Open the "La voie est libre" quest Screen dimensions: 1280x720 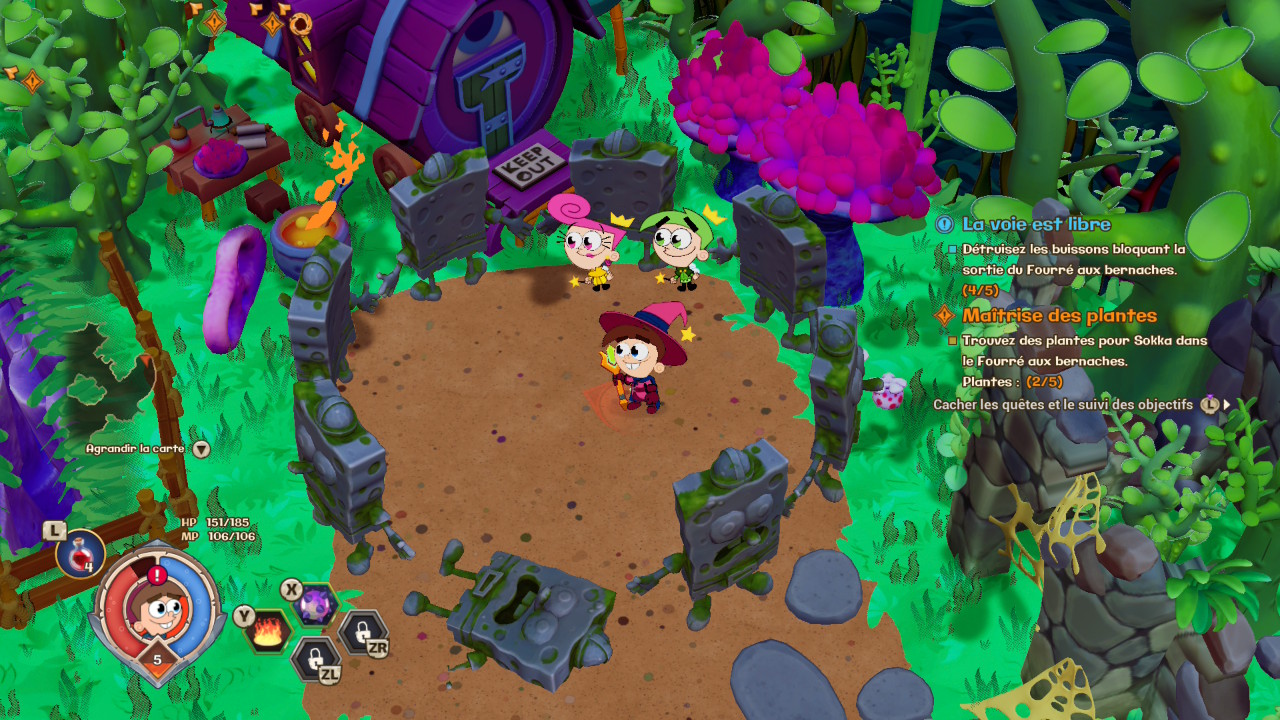tap(1036, 224)
